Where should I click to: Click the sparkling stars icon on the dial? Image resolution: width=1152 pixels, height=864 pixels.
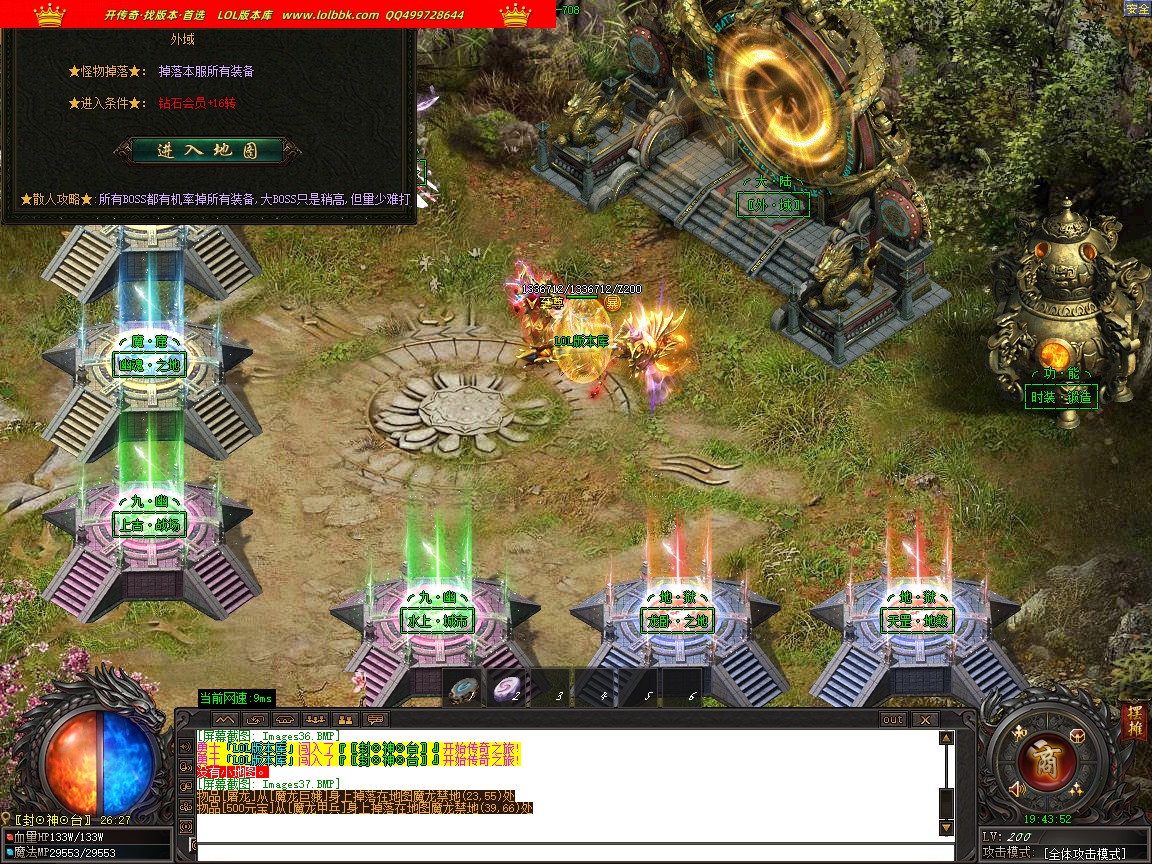(1077, 789)
